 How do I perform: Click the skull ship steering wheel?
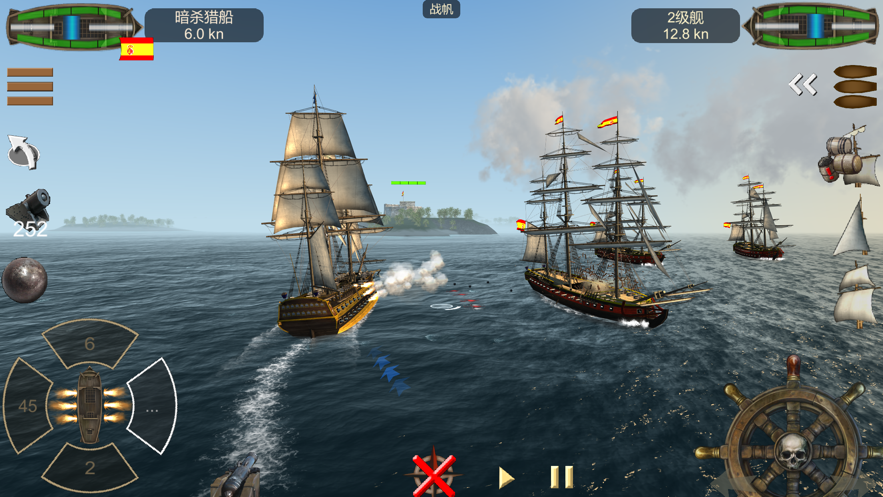pyautogui.click(x=792, y=441)
